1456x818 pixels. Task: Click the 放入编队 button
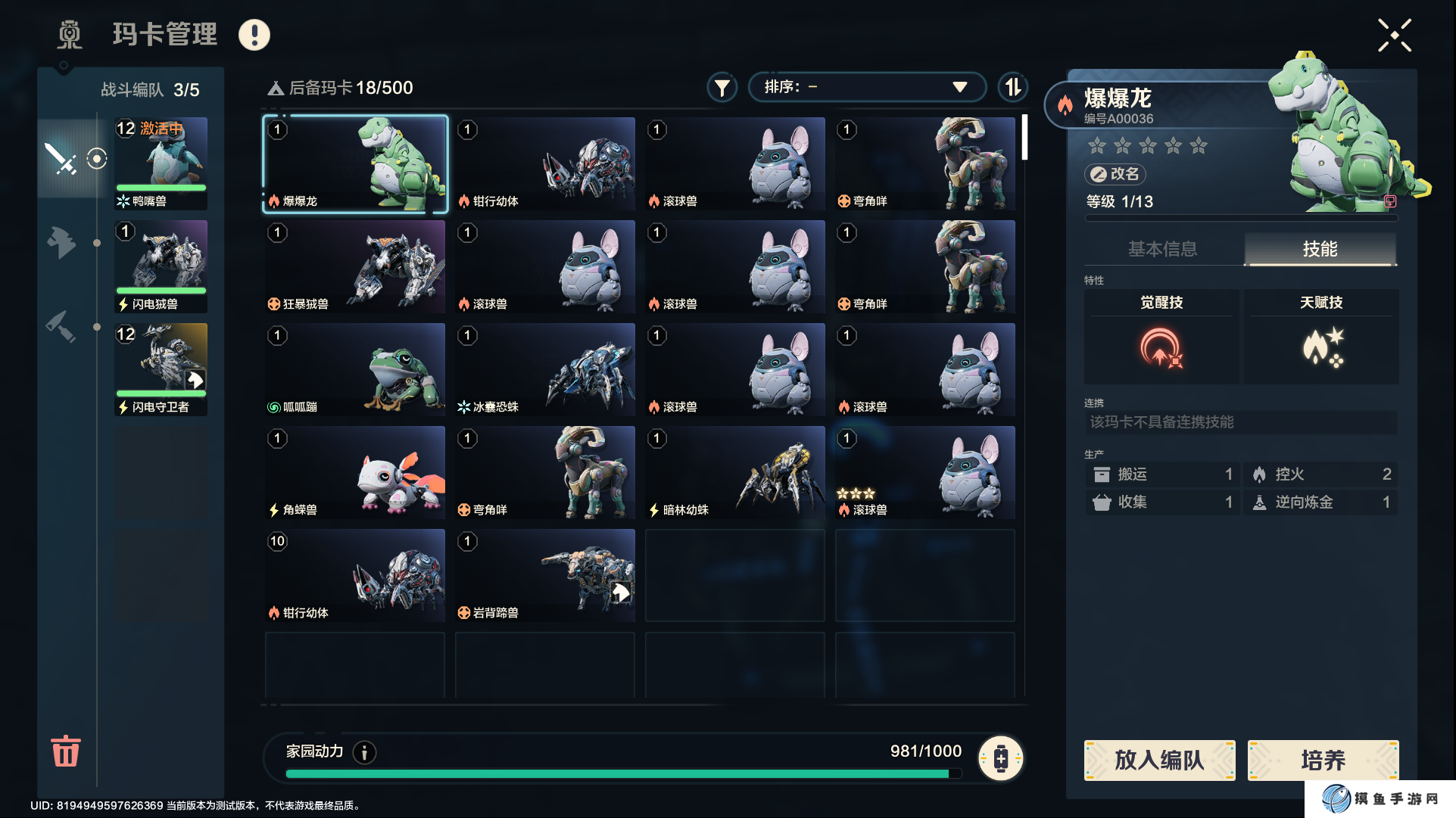coord(1159,760)
